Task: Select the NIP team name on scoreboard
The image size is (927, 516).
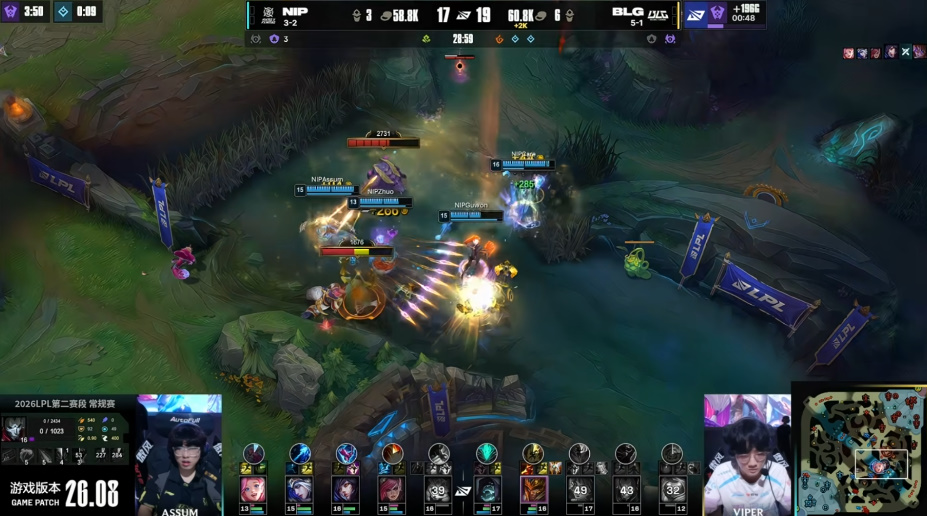Action: point(295,10)
